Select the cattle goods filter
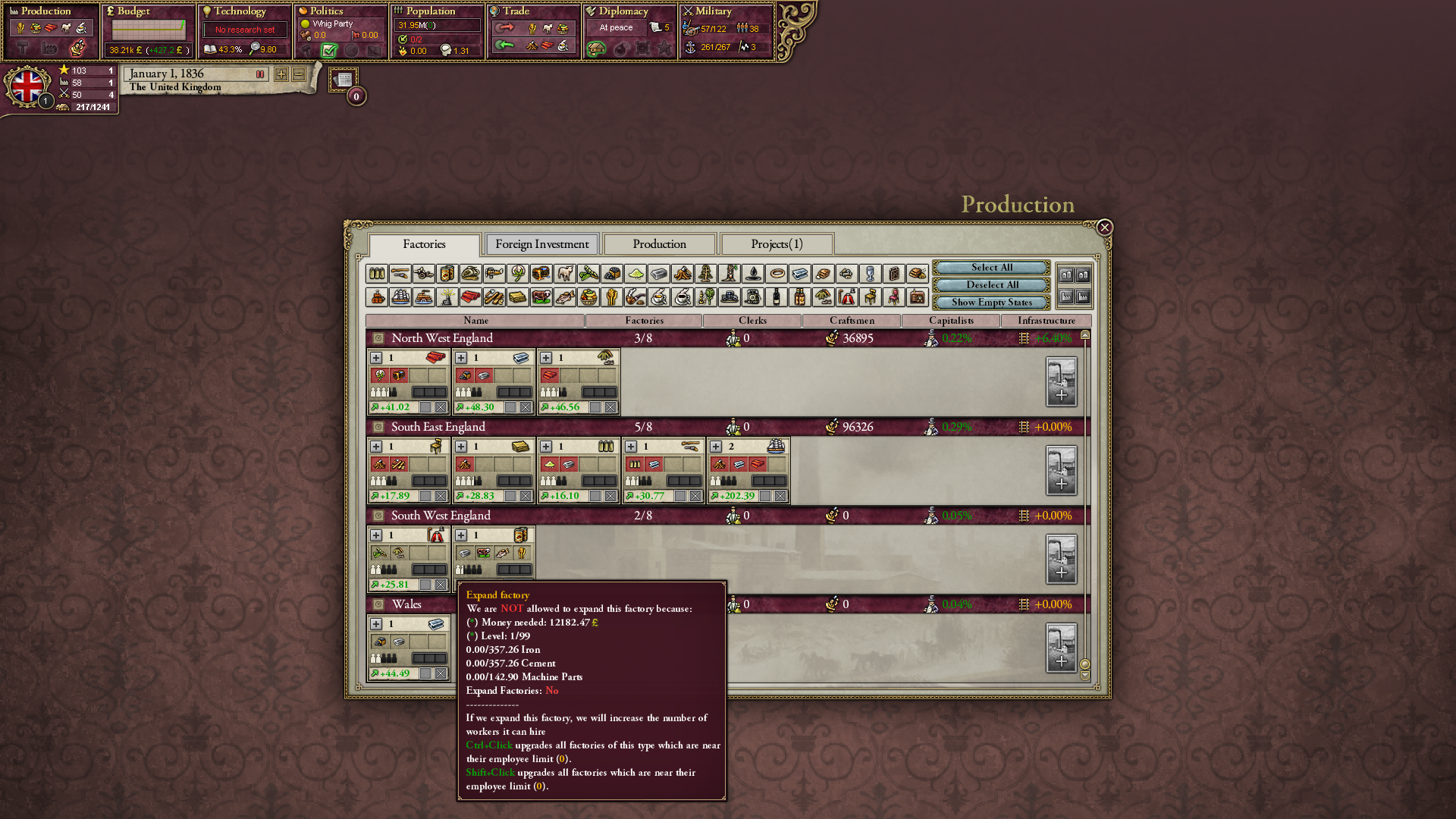1456x819 pixels. (541, 297)
